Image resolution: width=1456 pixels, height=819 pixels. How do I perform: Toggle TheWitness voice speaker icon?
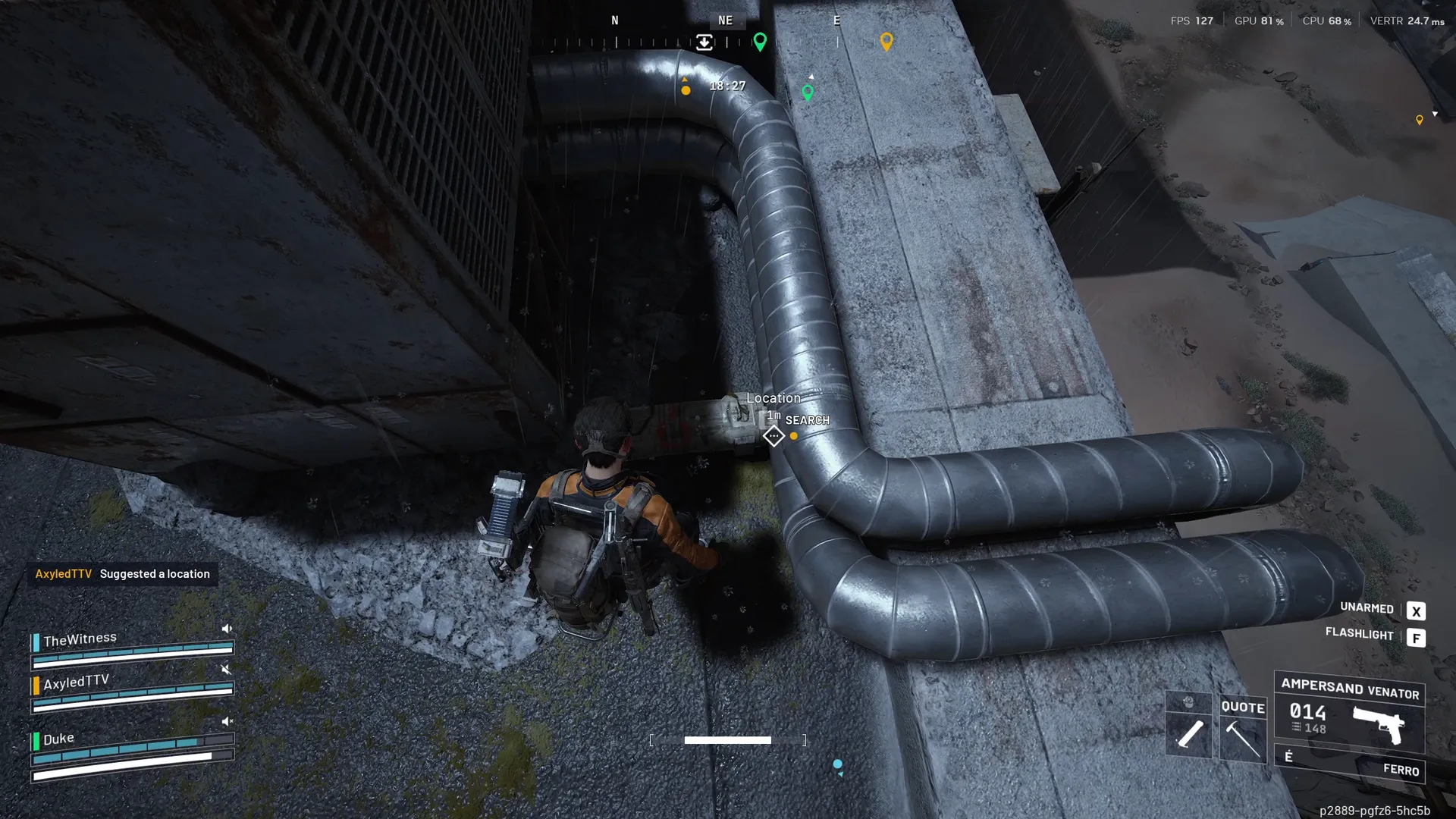226,629
